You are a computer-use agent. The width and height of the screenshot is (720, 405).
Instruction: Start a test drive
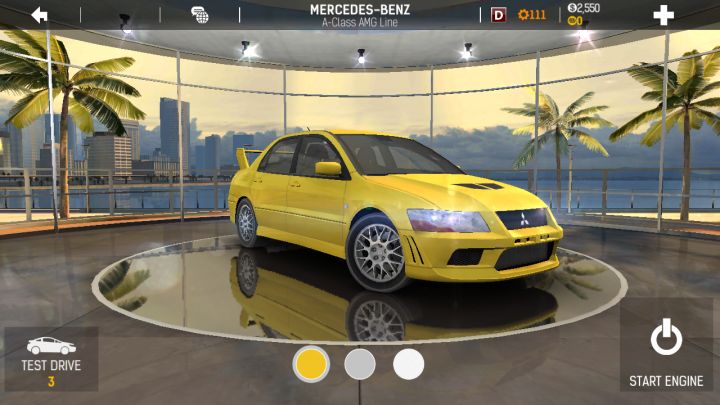click(x=51, y=359)
